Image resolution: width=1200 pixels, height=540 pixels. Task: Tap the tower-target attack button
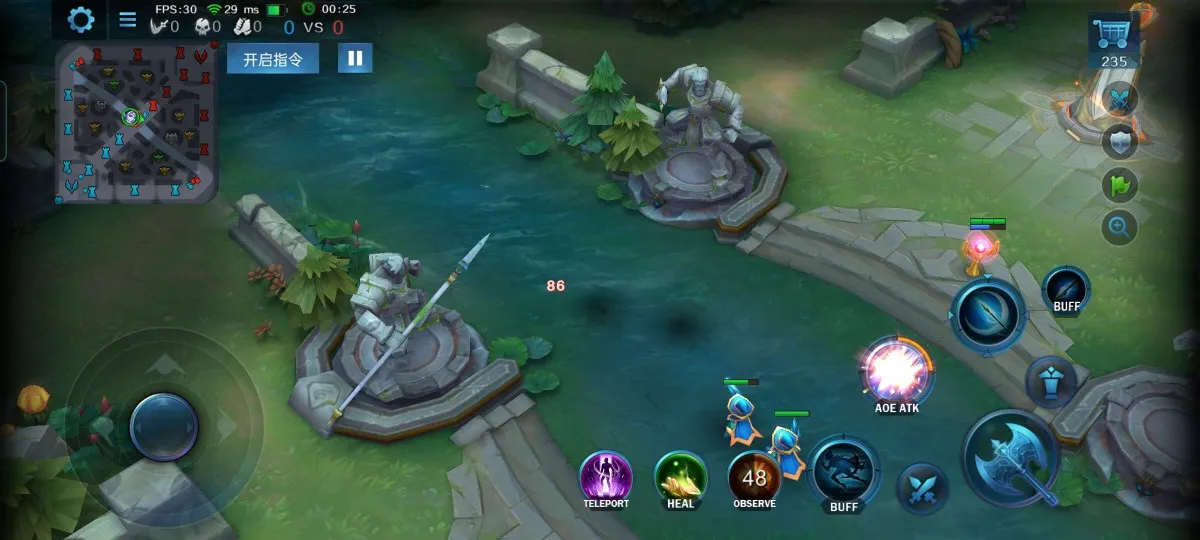(x=1051, y=381)
